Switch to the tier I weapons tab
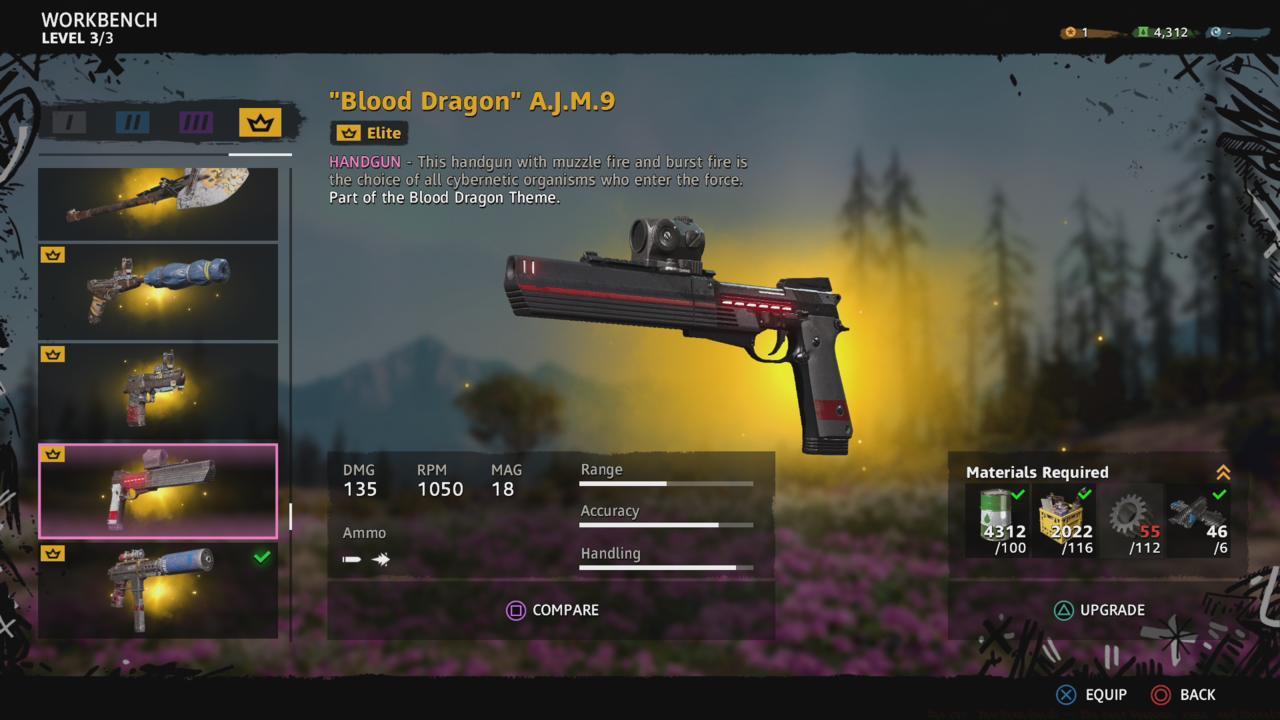The image size is (1280, 720). pos(69,123)
